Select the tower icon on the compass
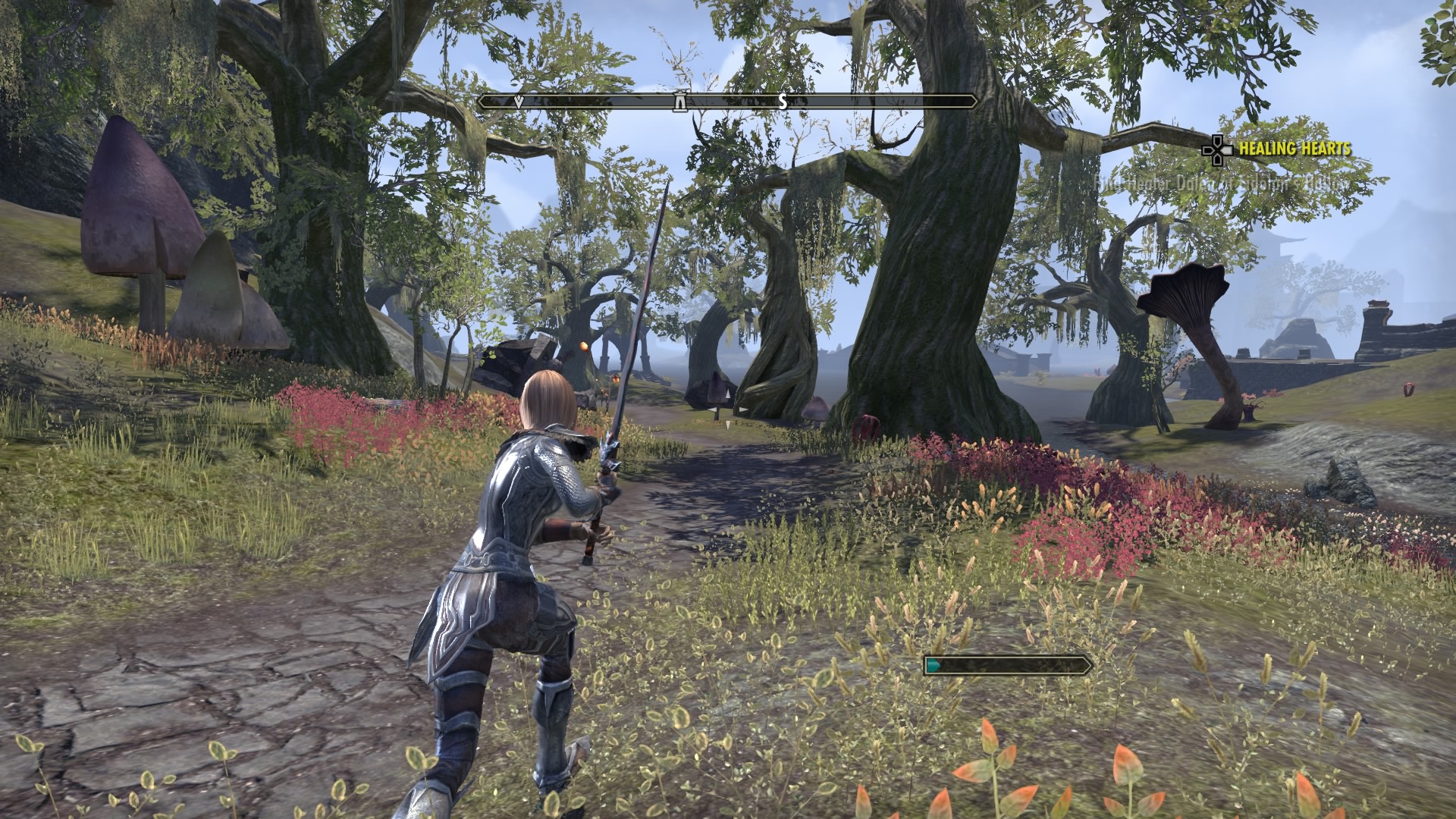The image size is (1456, 819). 680,101
